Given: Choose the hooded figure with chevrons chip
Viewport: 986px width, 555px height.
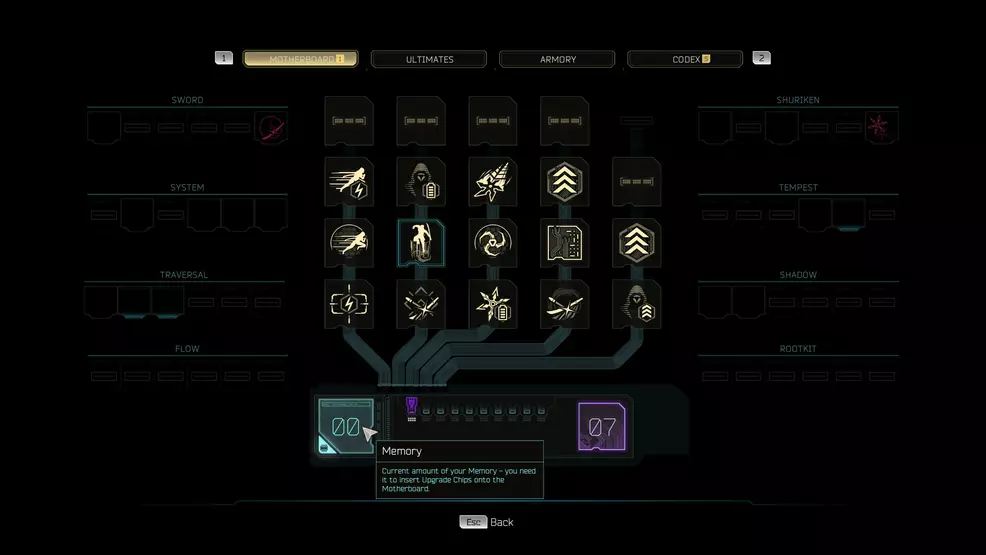Looking at the screenshot, I should click(x=637, y=304).
